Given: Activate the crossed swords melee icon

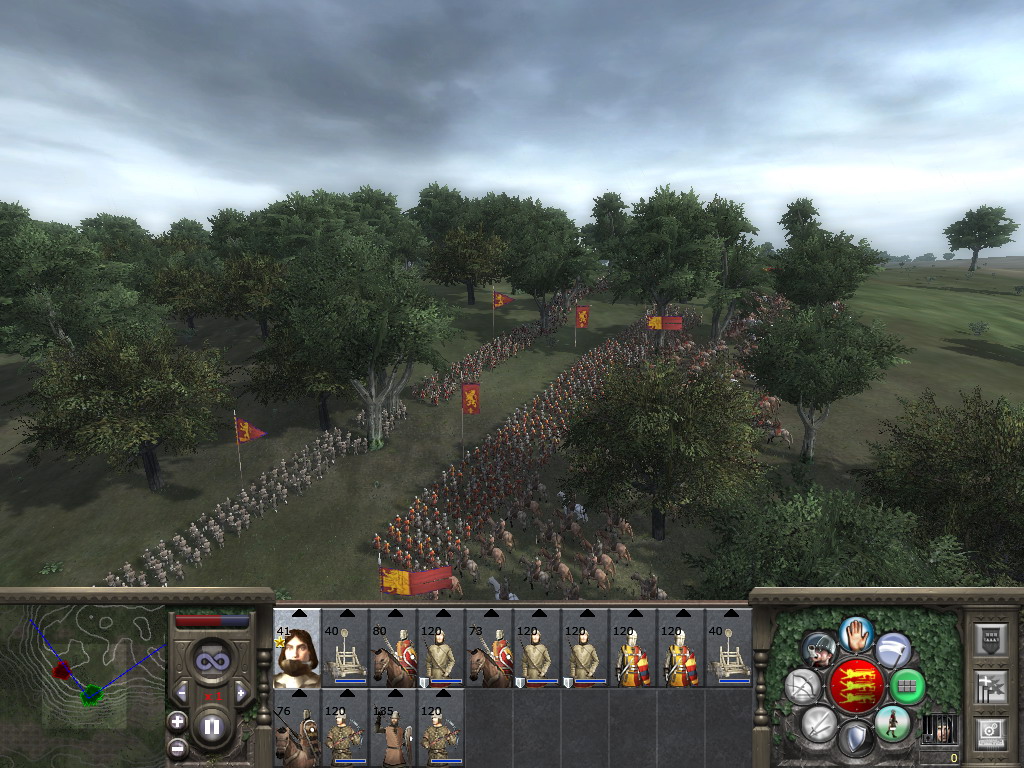Looking at the screenshot, I should (x=818, y=724).
